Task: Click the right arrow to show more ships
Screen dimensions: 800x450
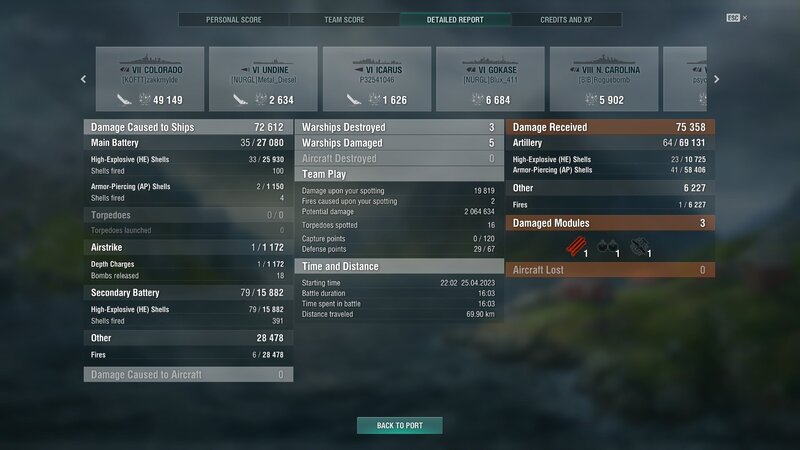Action: pos(716,79)
